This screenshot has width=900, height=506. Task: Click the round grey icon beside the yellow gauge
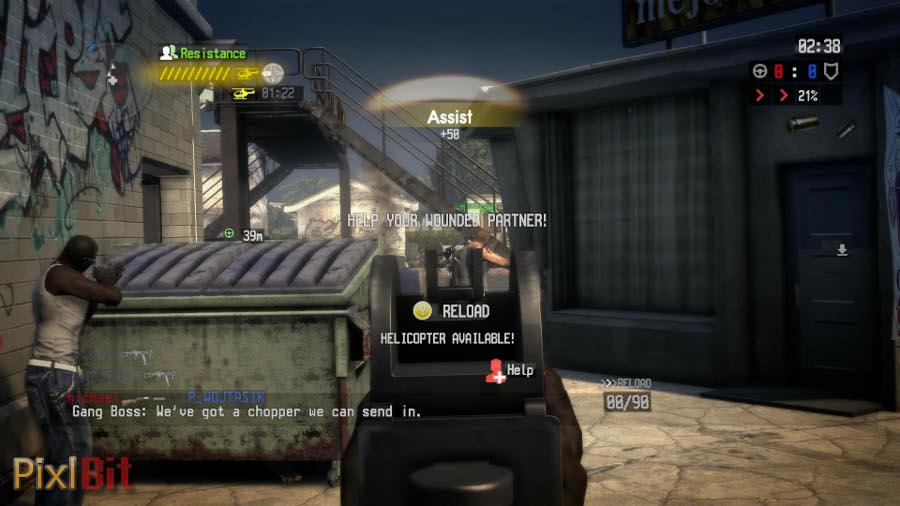[272, 72]
